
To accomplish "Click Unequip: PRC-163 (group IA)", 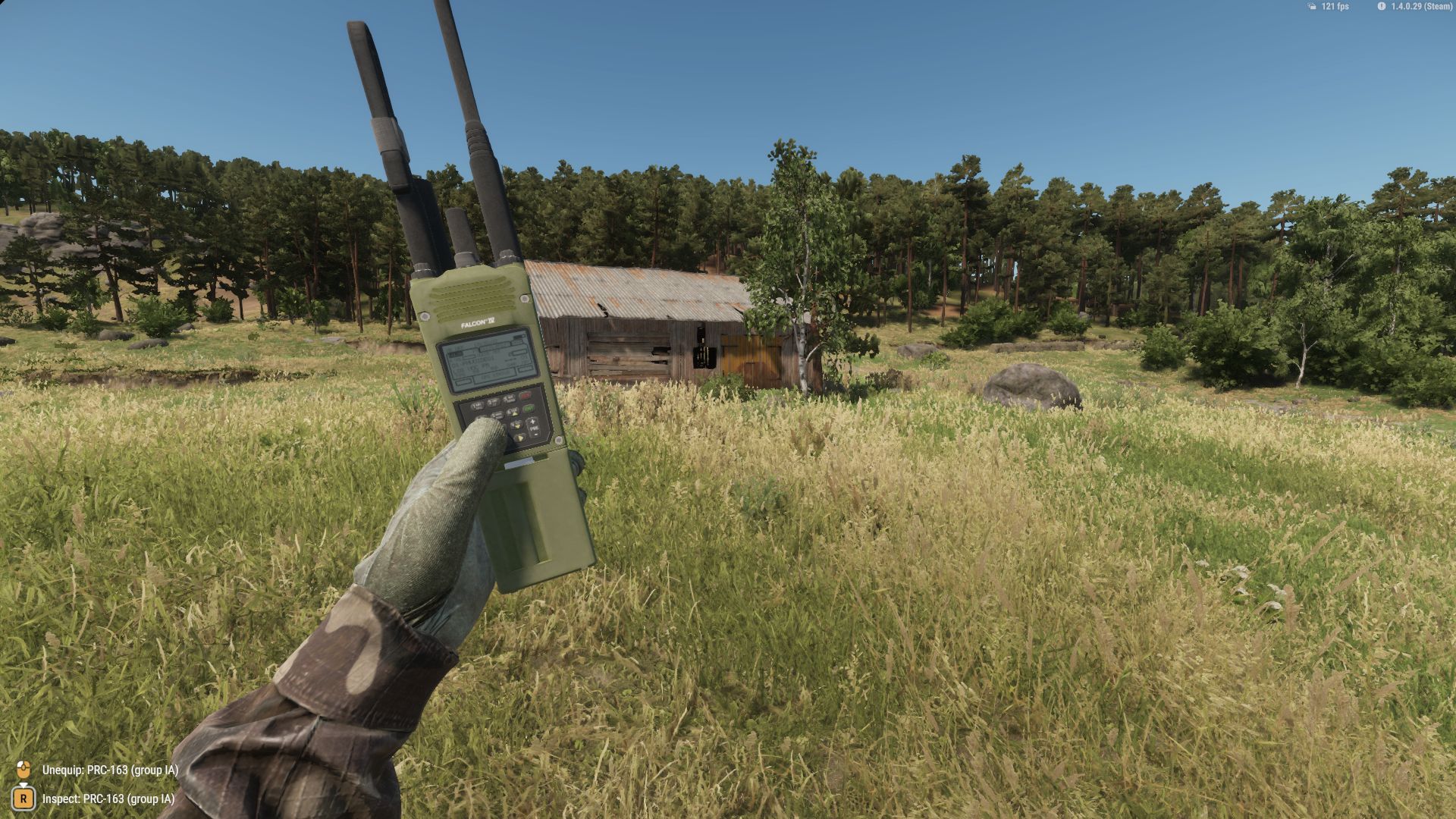I will (110, 769).
